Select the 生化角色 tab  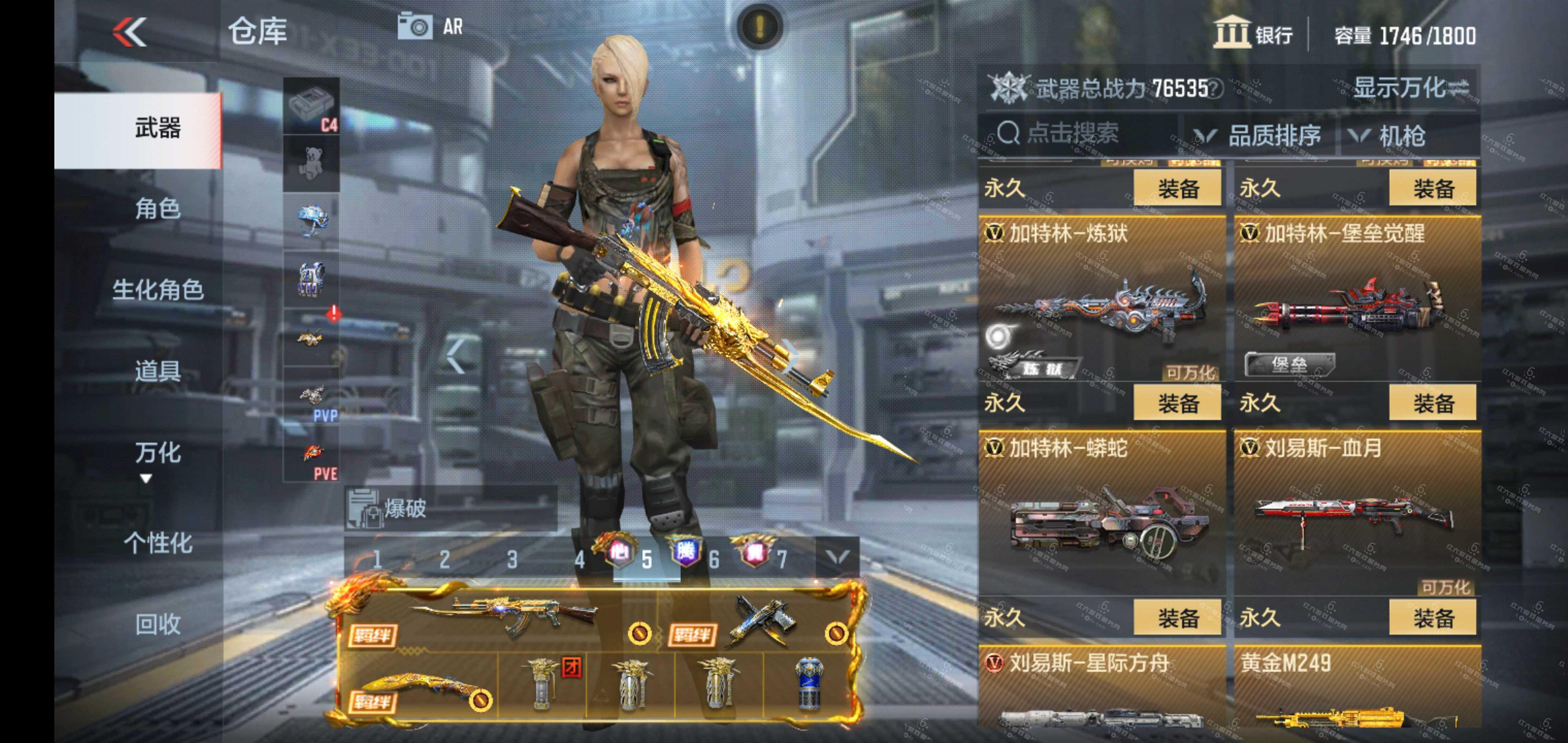[157, 290]
